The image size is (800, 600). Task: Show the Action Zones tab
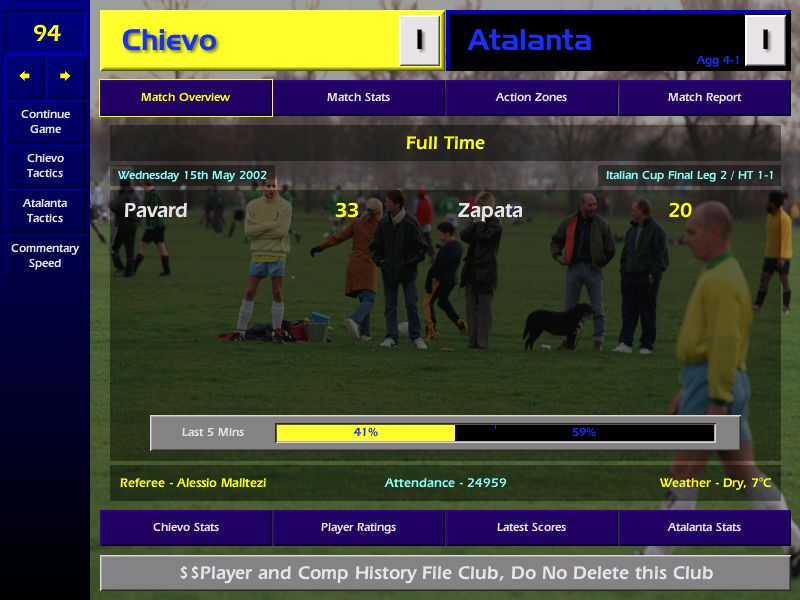tap(531, 98)
